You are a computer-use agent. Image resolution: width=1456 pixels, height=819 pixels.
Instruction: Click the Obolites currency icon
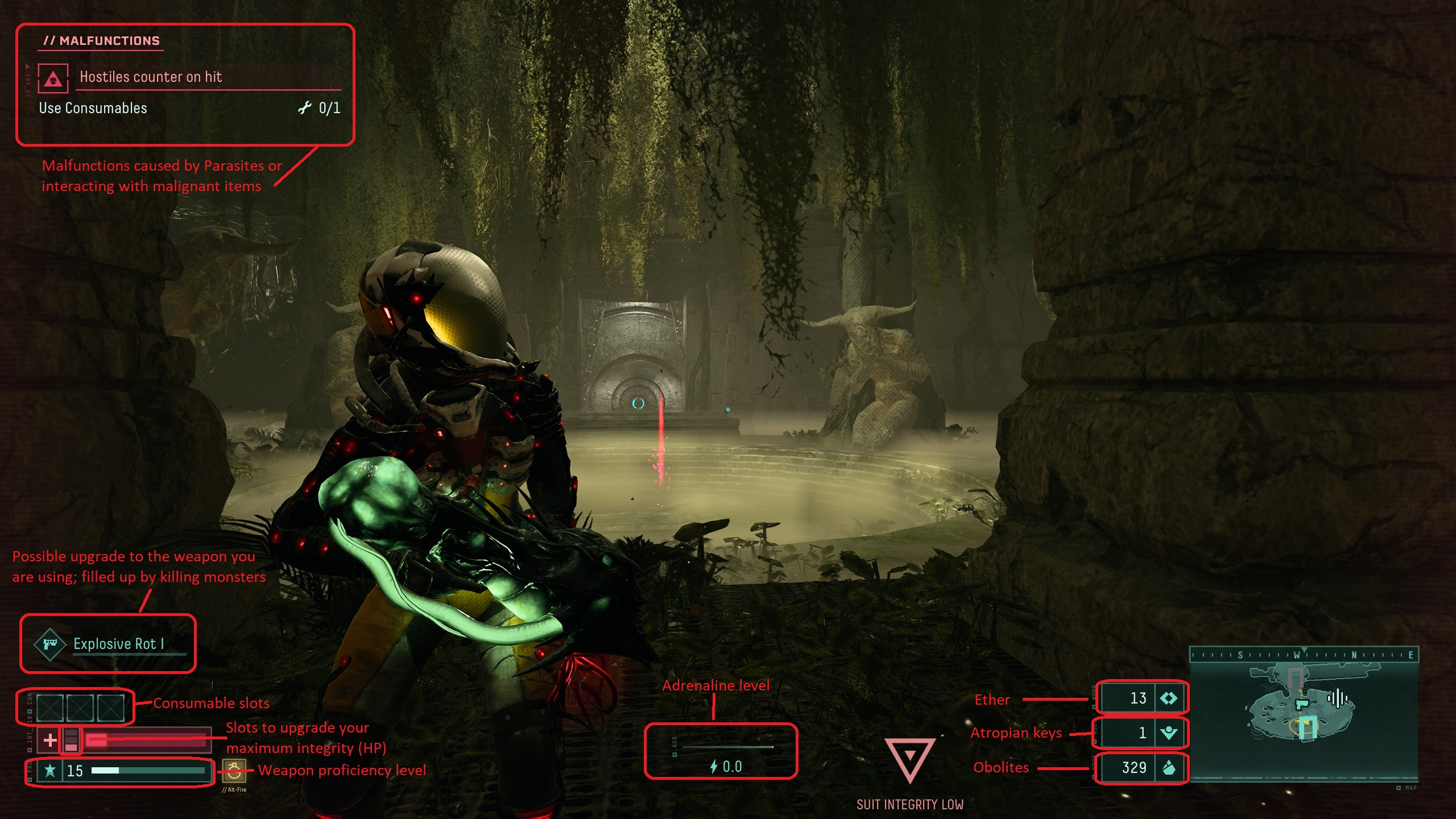point(1169,768)
